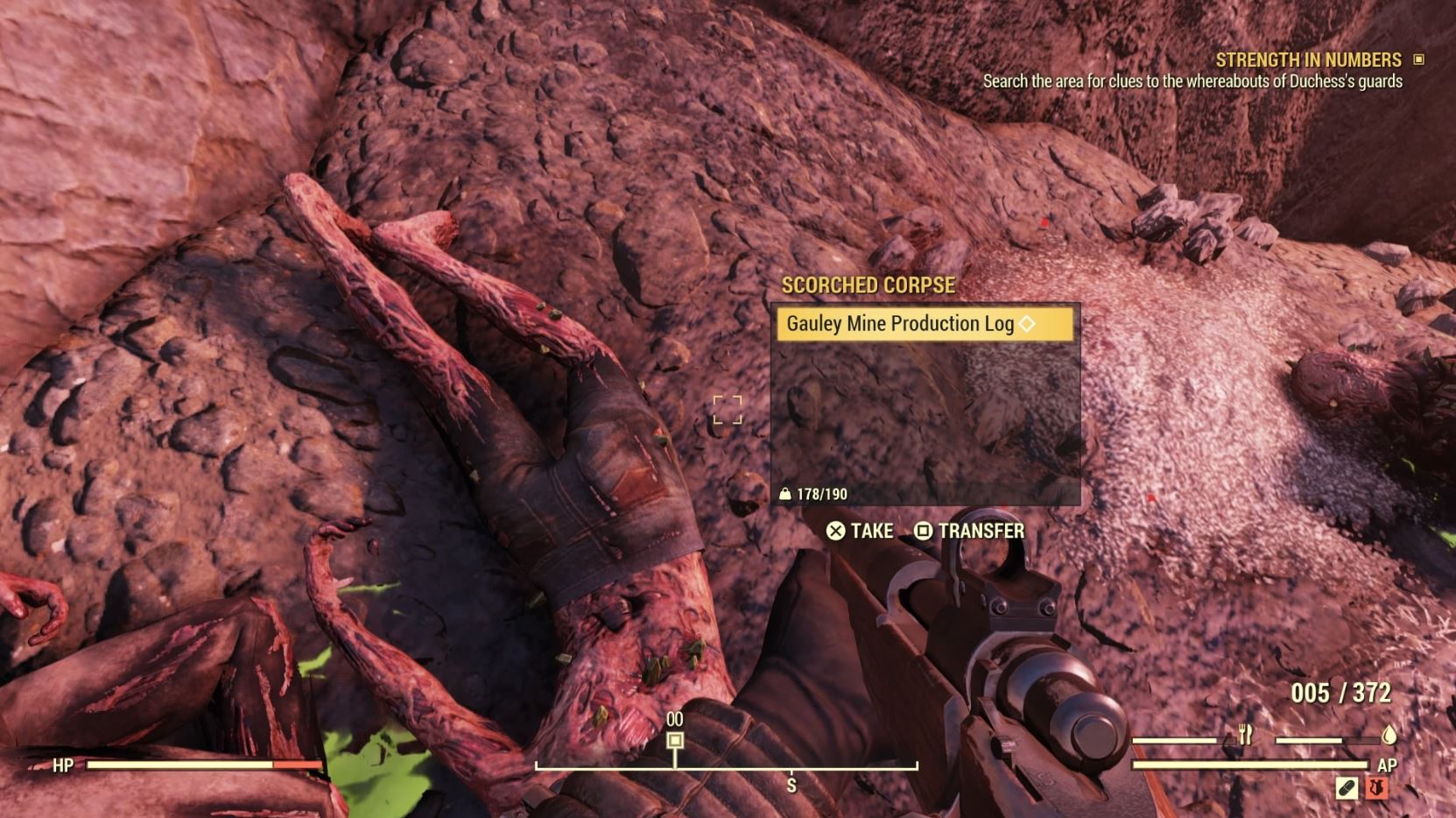Screen dimensions: 1456x818
Task: Click the Duchess's guards objective text
Action: click(x=1191, y=83)
